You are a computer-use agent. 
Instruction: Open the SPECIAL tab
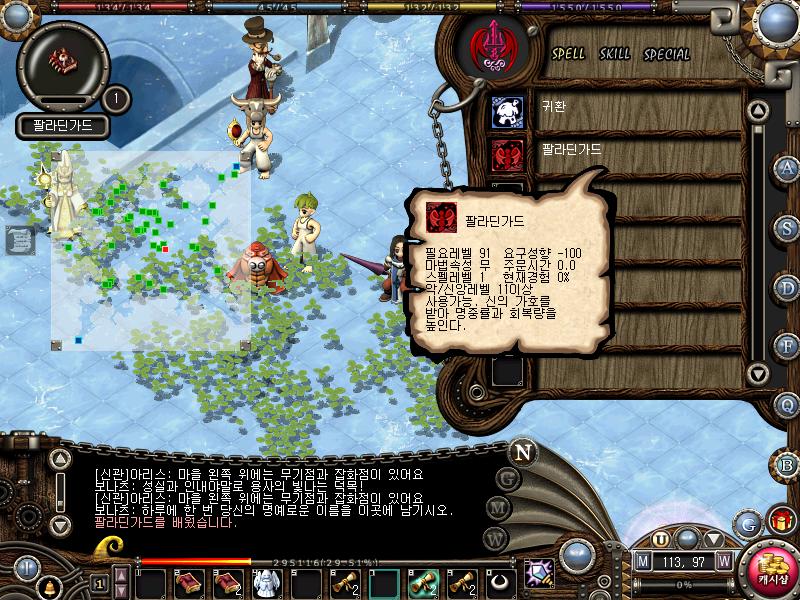coord(667,54)
